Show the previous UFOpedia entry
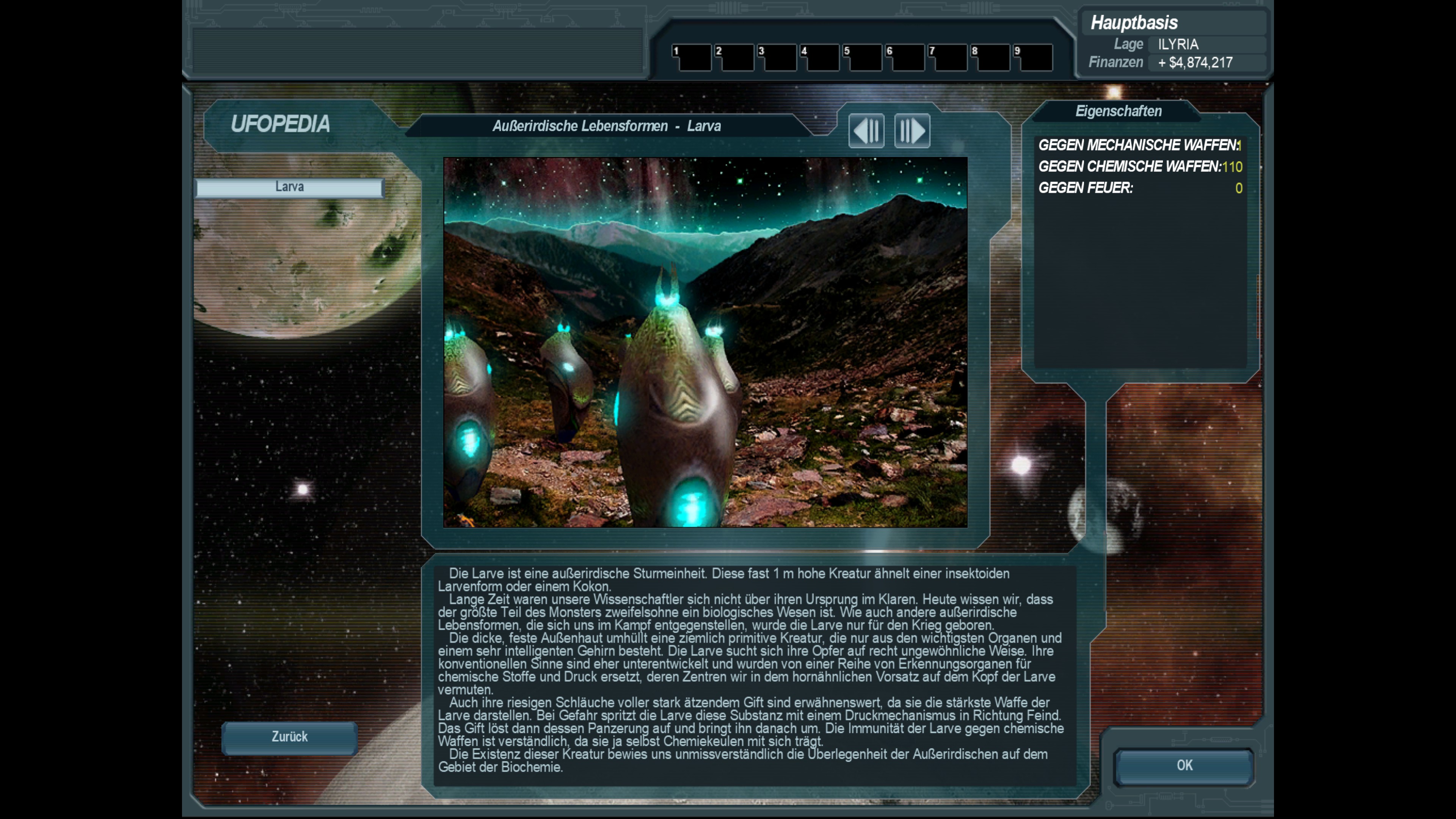 [x=866, y=130]
